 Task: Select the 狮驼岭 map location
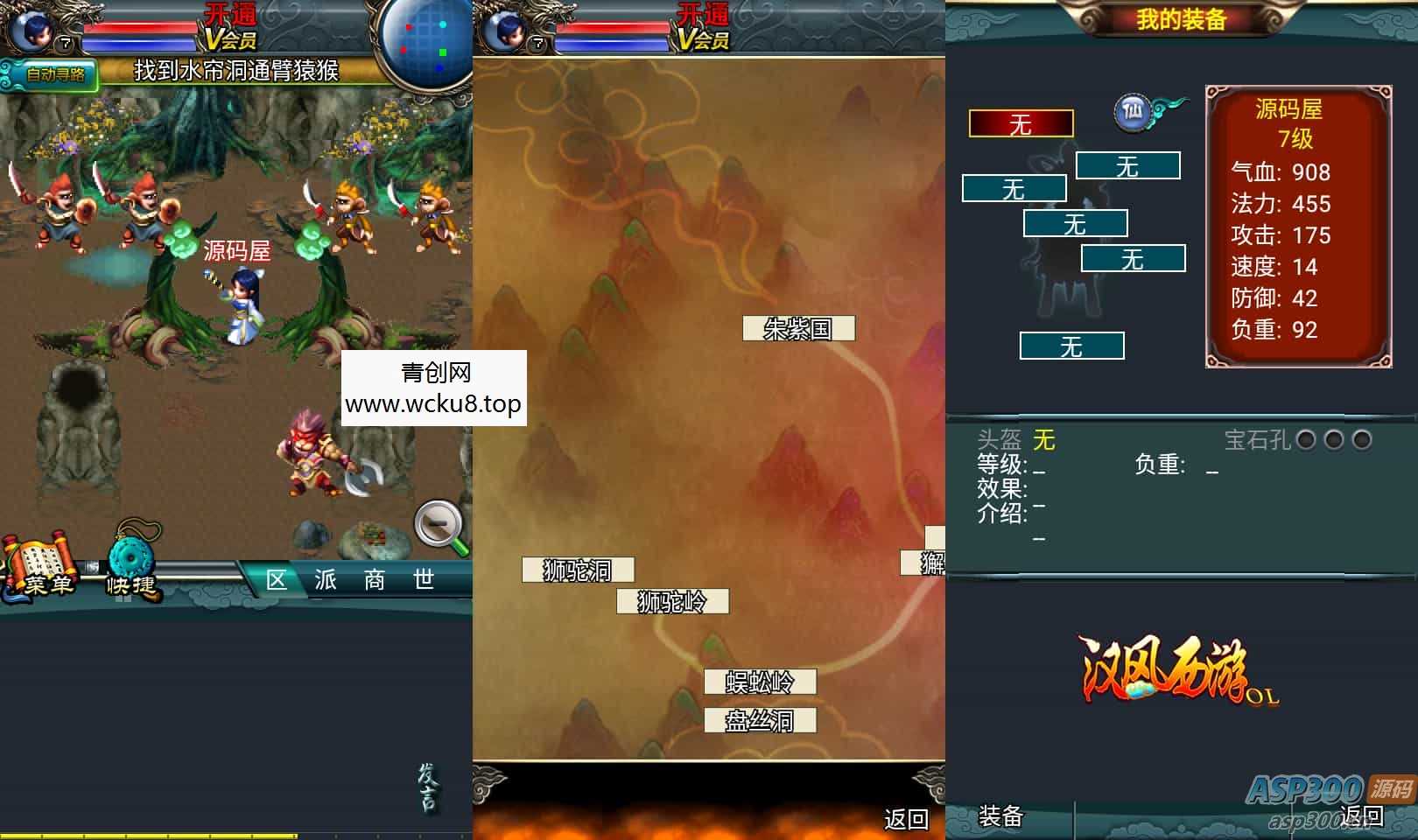[x=672, y=602]
